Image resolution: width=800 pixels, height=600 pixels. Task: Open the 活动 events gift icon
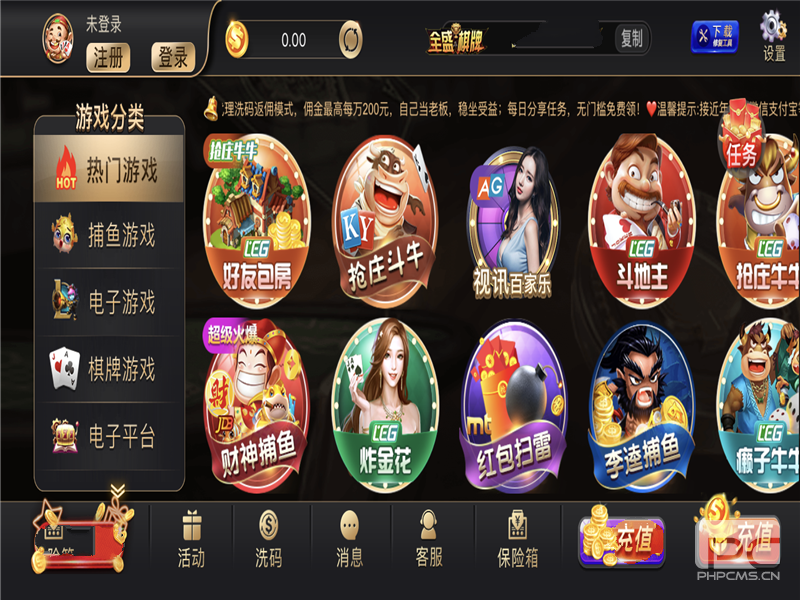click(191, 539)
